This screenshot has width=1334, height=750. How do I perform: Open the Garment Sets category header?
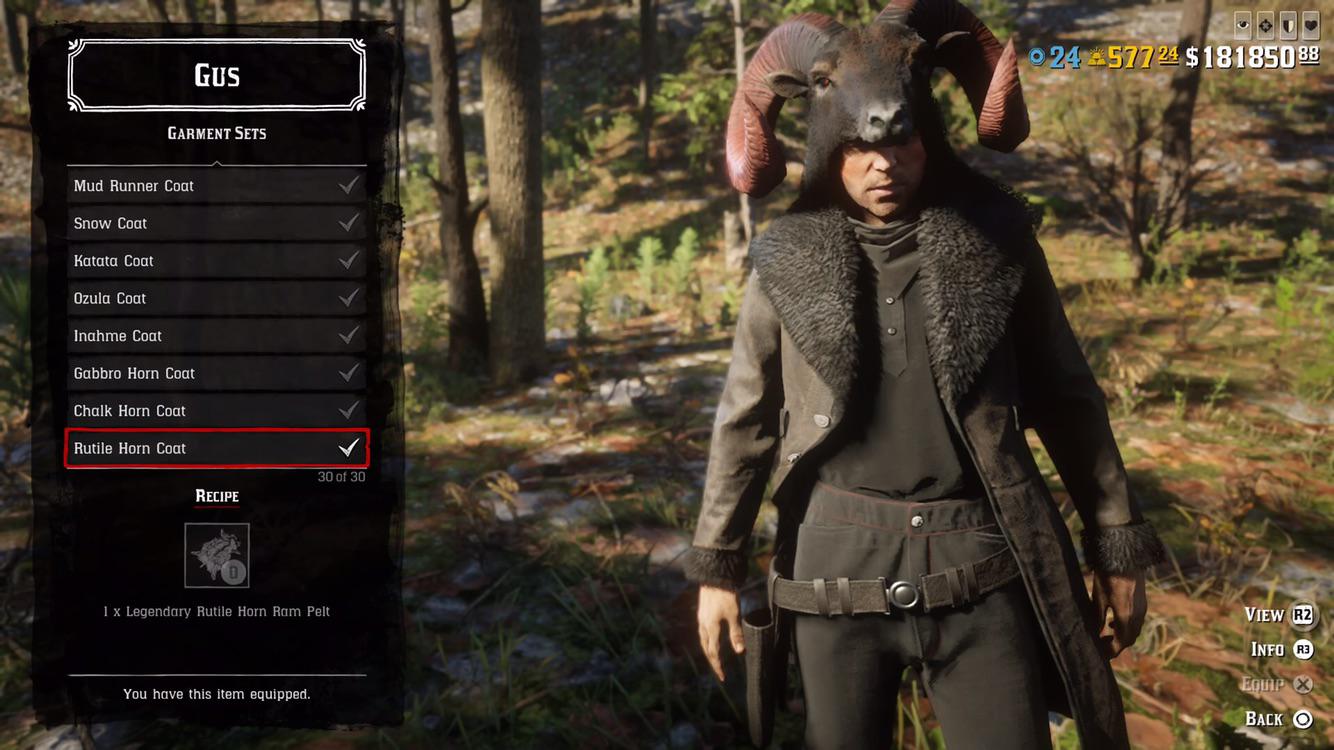coord(216,133)
